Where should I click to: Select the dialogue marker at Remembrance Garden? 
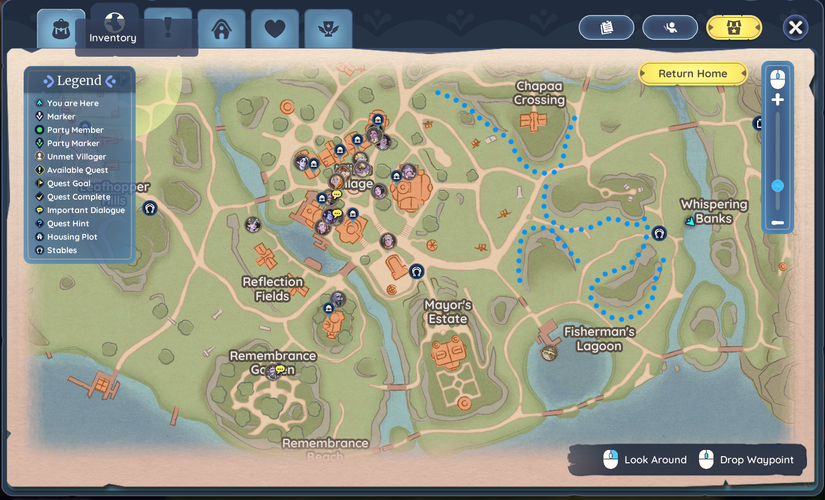280,371
